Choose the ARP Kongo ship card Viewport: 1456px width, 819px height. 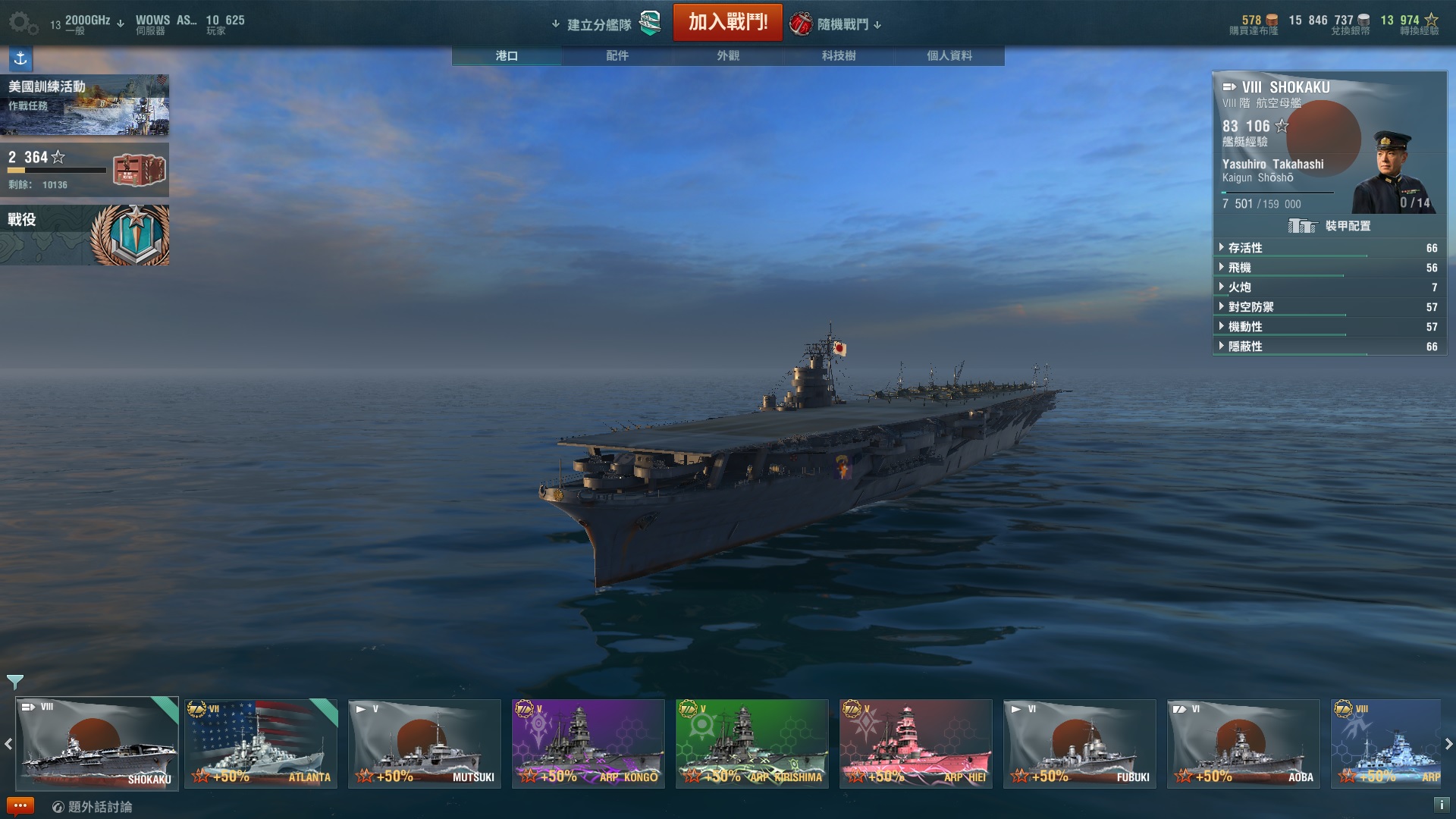coord(588,744)
